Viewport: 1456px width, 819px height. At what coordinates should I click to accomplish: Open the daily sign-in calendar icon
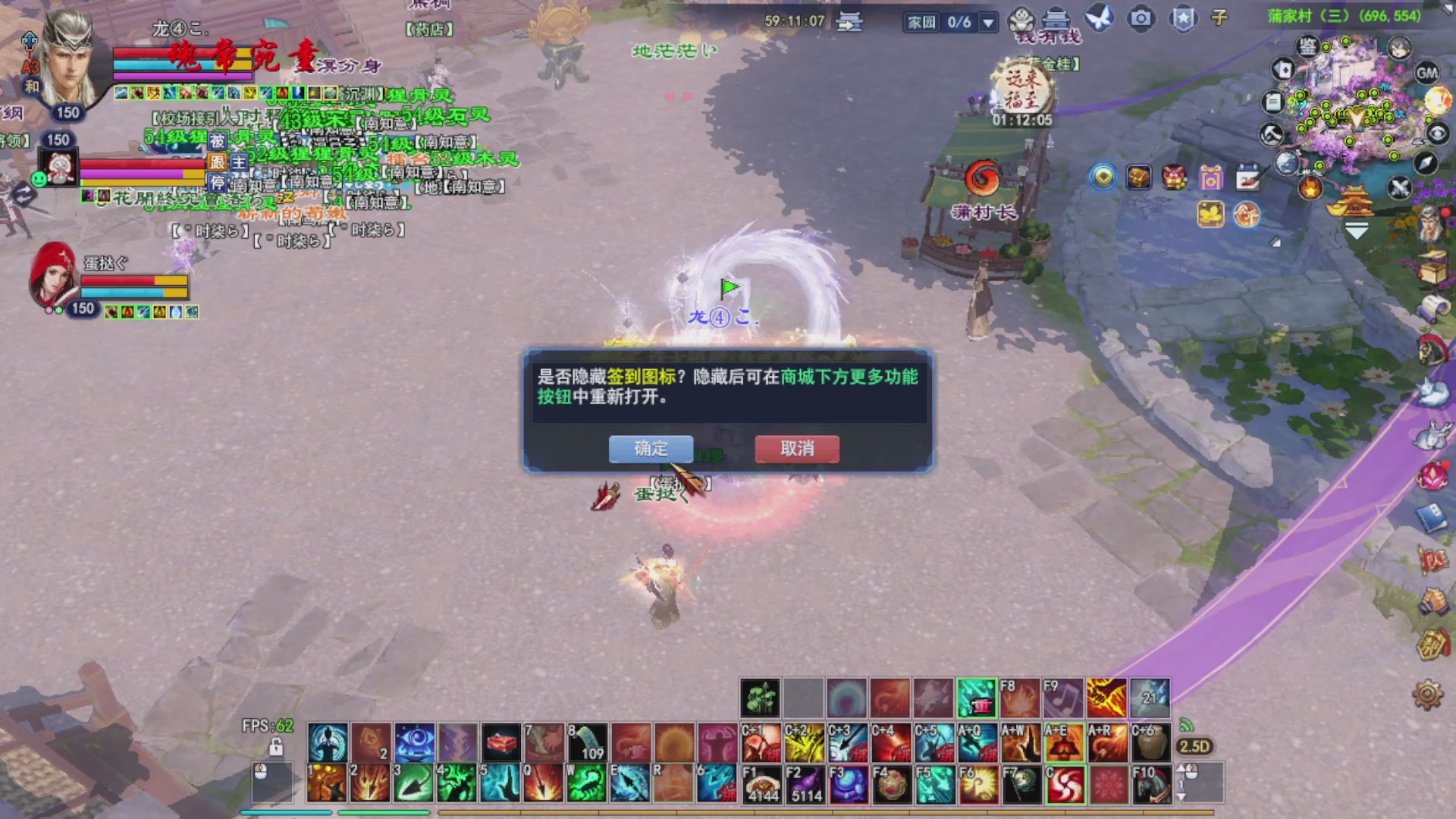(1249, 177)
